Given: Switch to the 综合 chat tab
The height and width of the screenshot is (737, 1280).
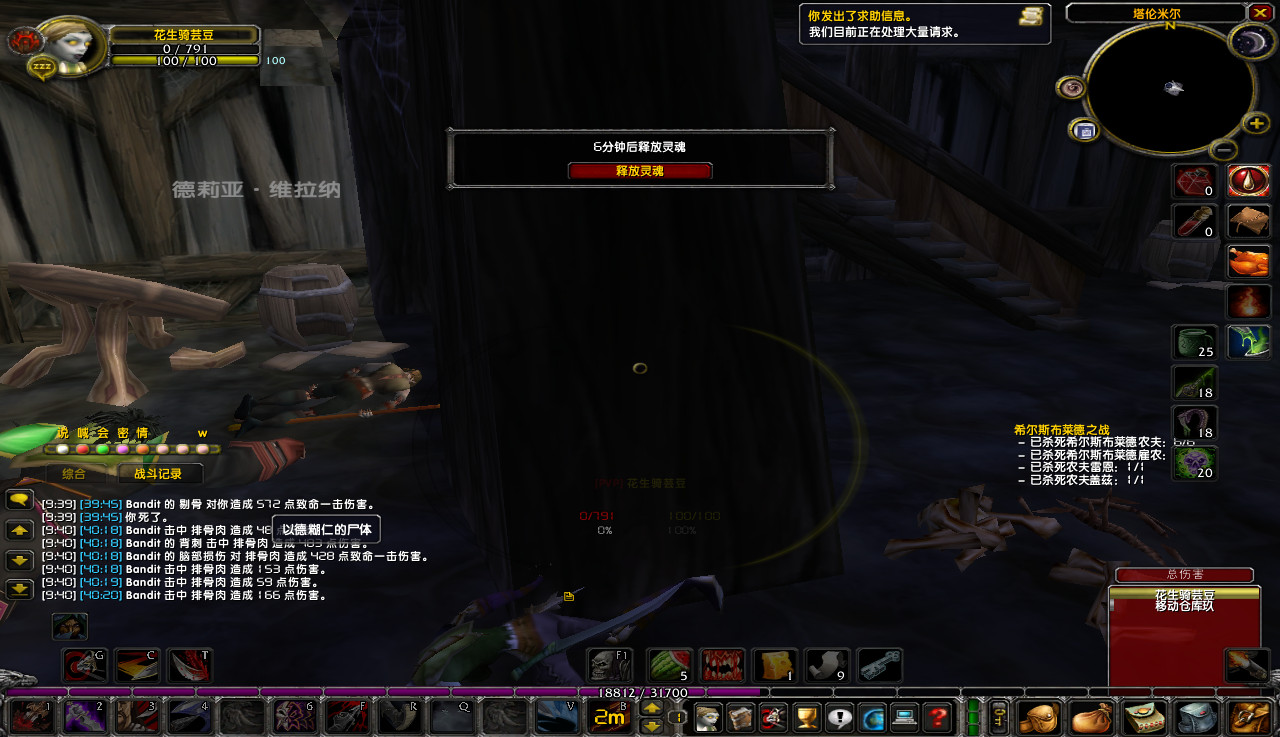Looking at the screenshot, I should click(72, 471).
